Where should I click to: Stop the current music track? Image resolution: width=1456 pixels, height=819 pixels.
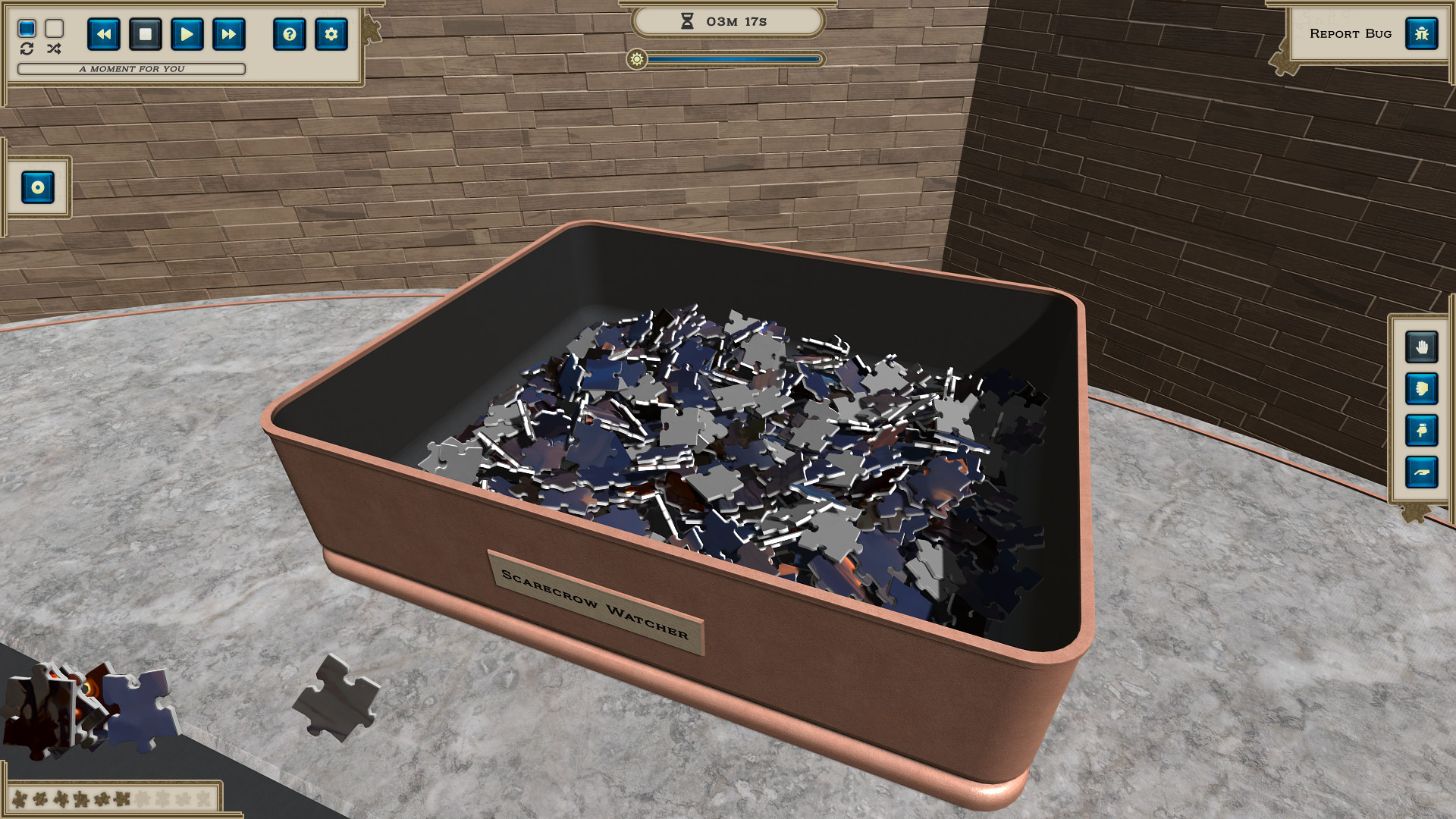(145, 34)
